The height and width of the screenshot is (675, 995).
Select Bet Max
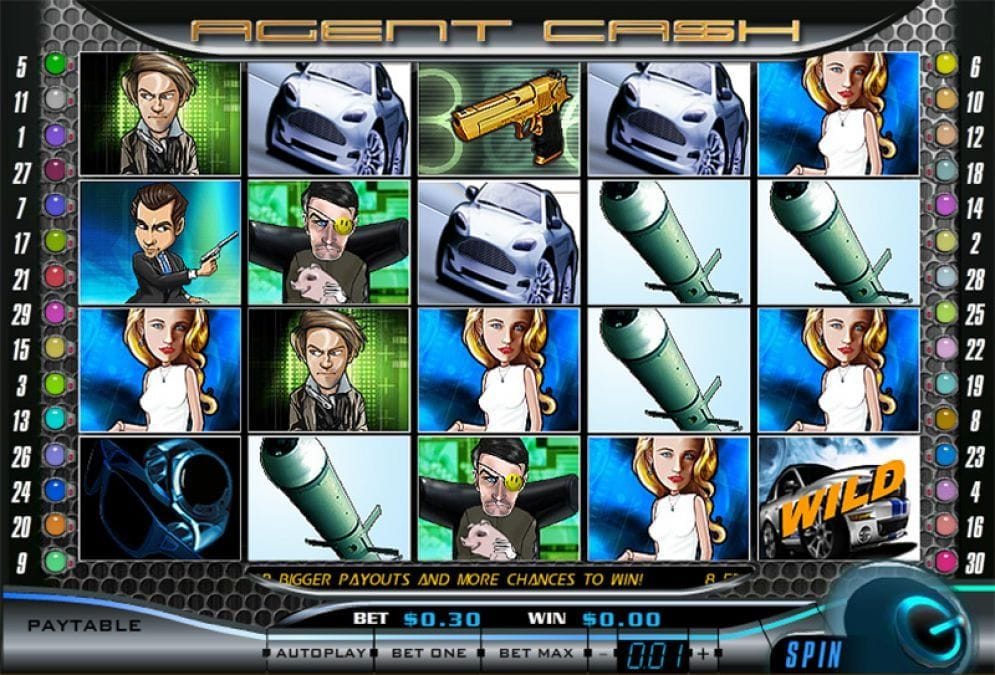click(x=536, y=654)
